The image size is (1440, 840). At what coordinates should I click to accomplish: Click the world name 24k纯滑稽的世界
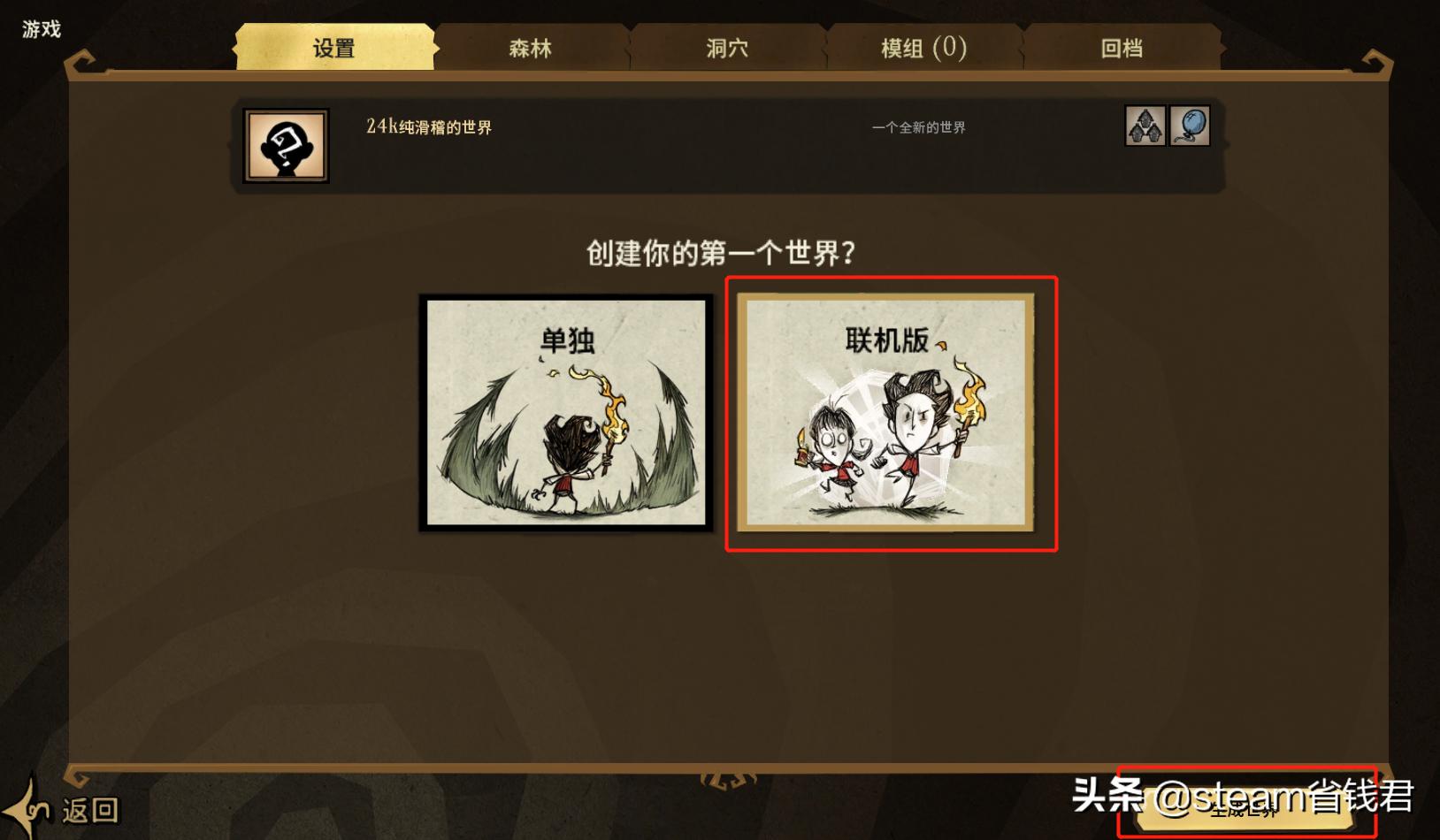point(427,127)
